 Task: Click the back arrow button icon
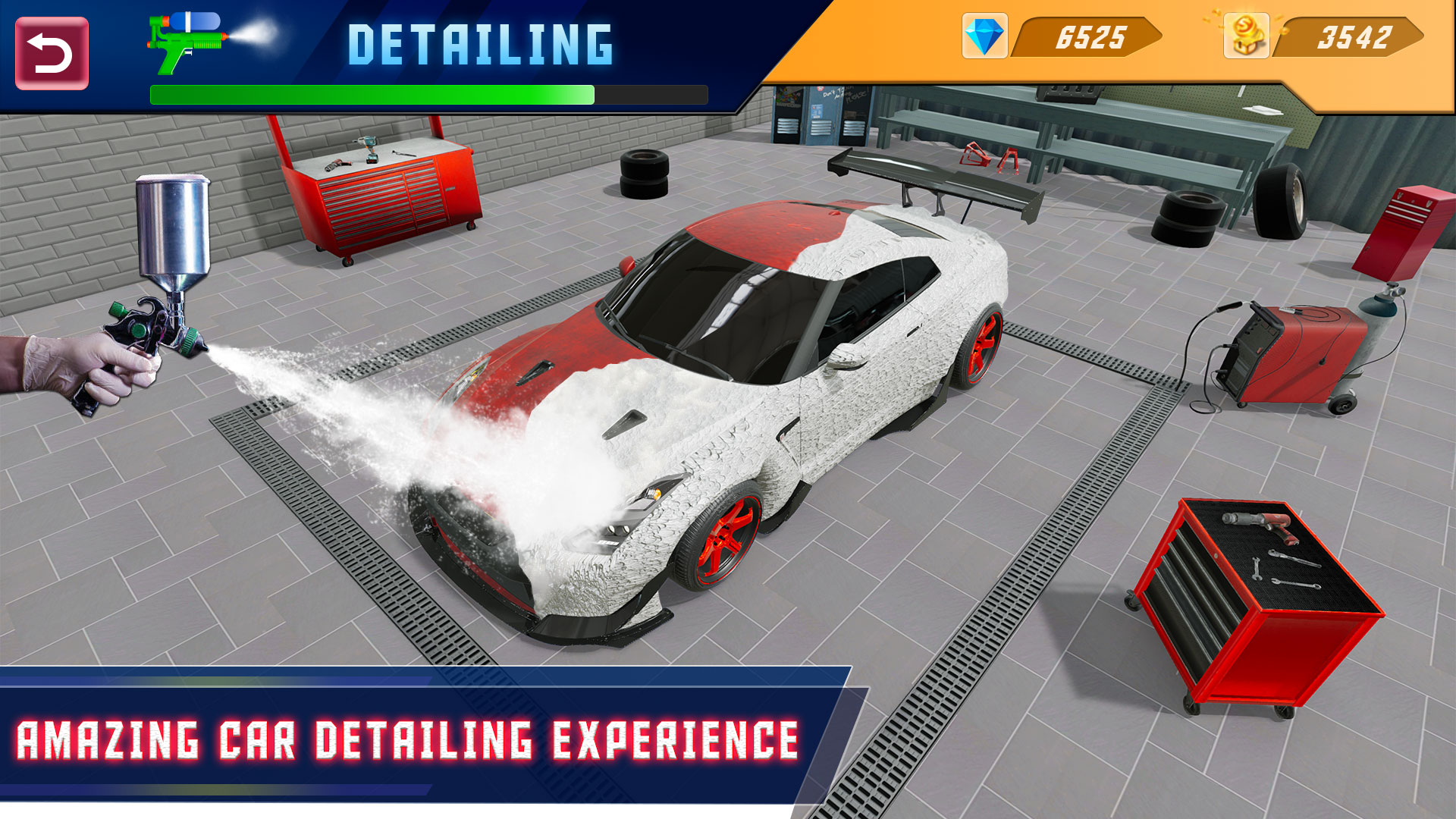pos(52,52)
